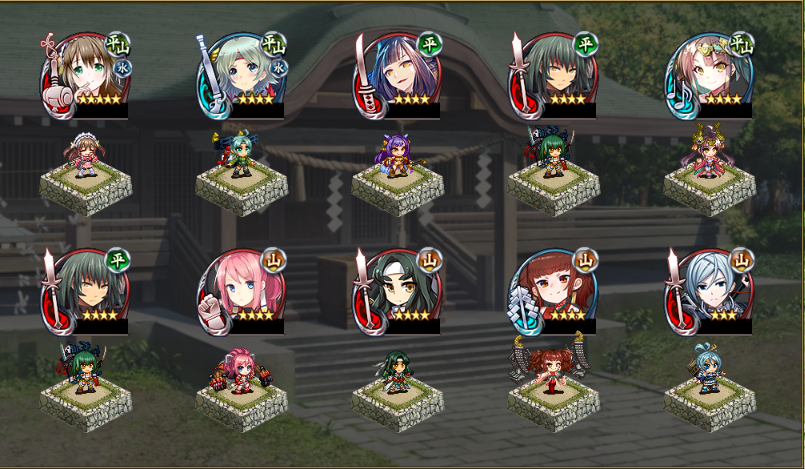This screenshot has width=805, height=469.
Task: Choose the black-haired girl with white headband
Action: click(x=396, y=290)
